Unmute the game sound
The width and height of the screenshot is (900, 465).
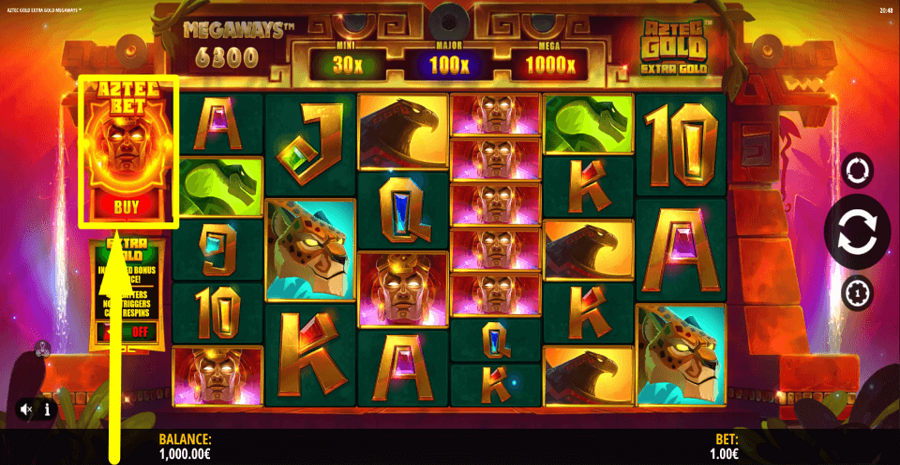(x=26, y=410)
